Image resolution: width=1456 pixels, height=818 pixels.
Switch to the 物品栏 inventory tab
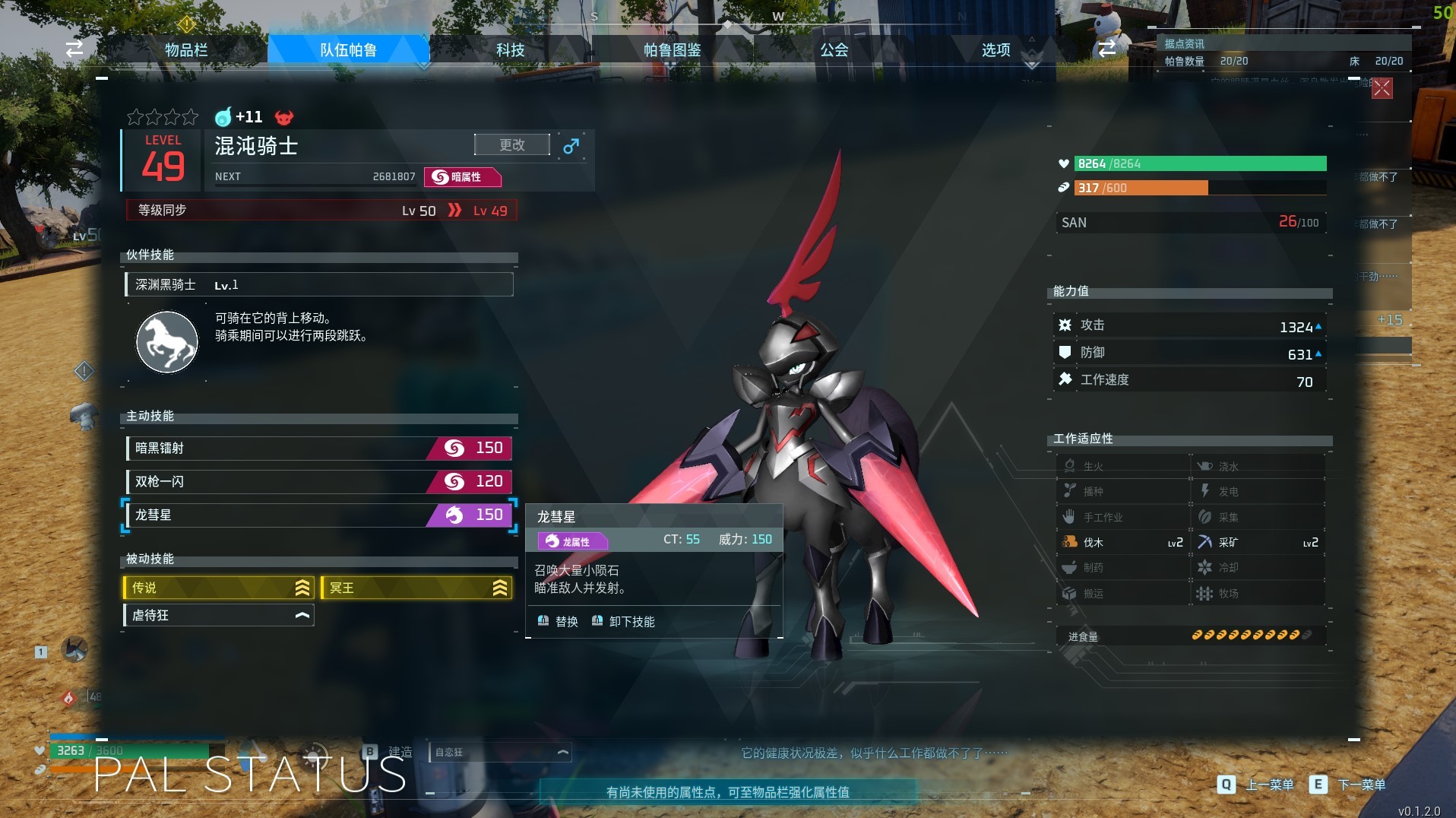coord(186,50)
